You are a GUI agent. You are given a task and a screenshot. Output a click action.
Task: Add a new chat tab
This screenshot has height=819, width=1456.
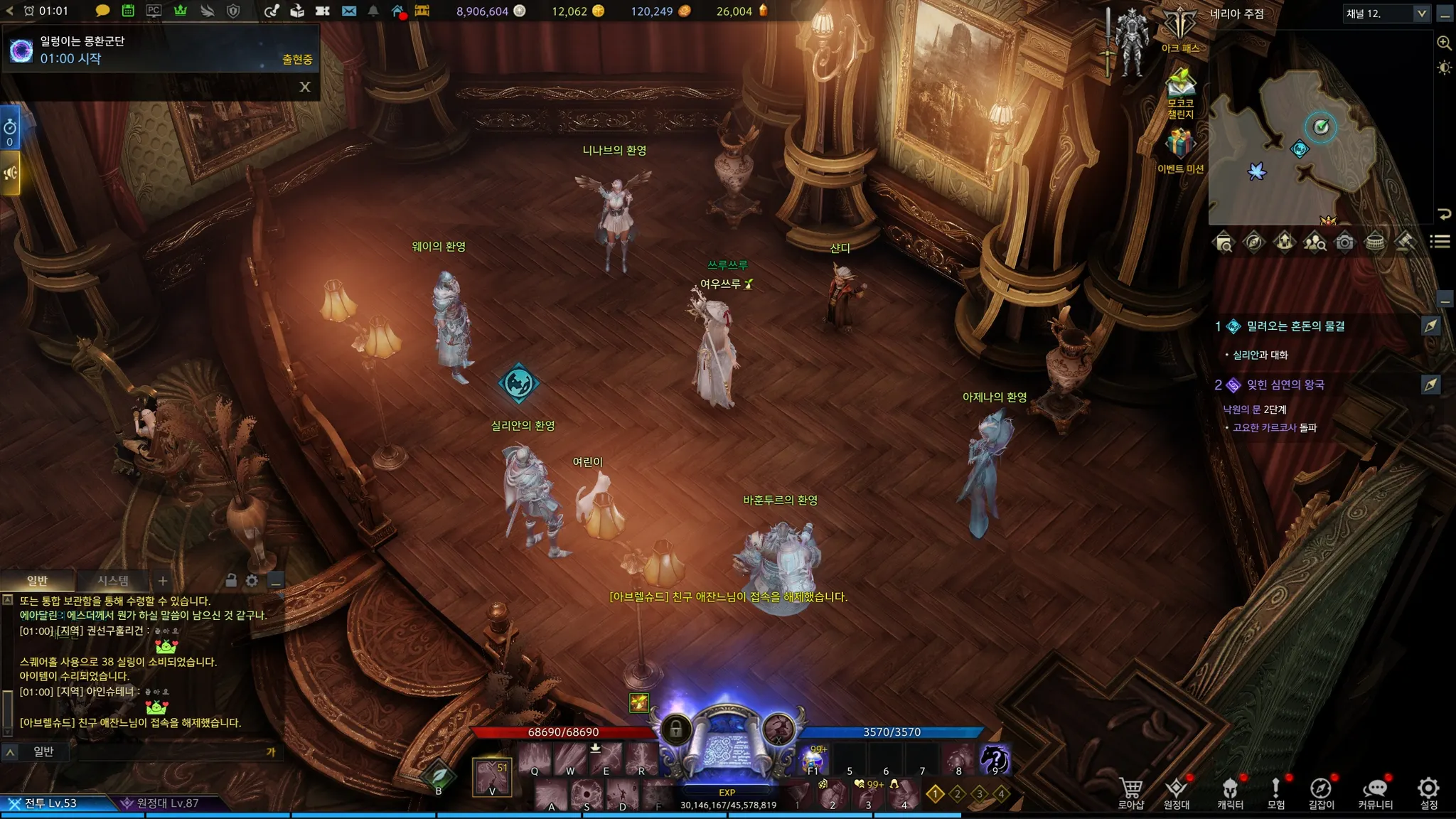(163, 581)
